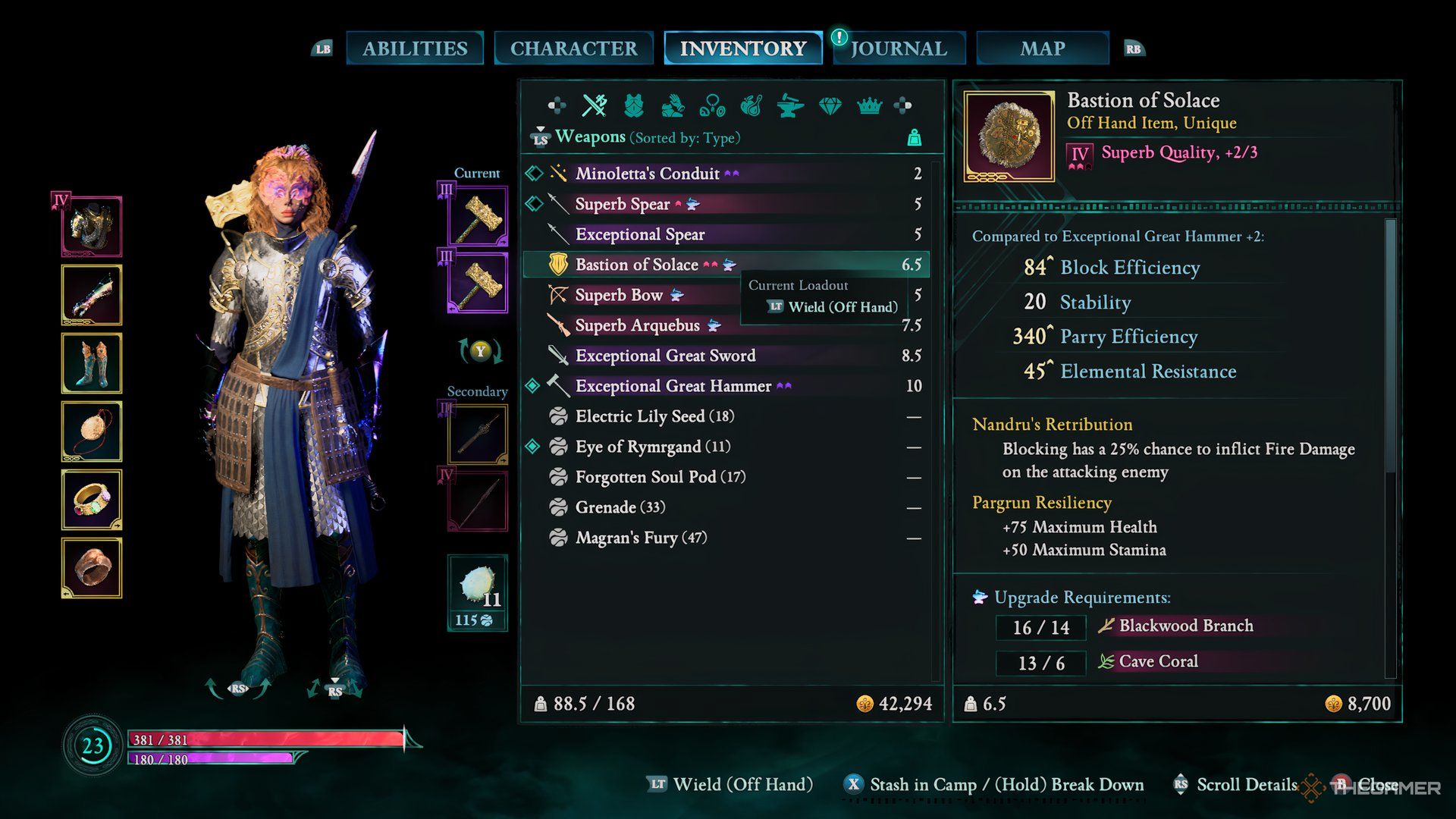Pick the Superb Bow from the list

(618, 295)
